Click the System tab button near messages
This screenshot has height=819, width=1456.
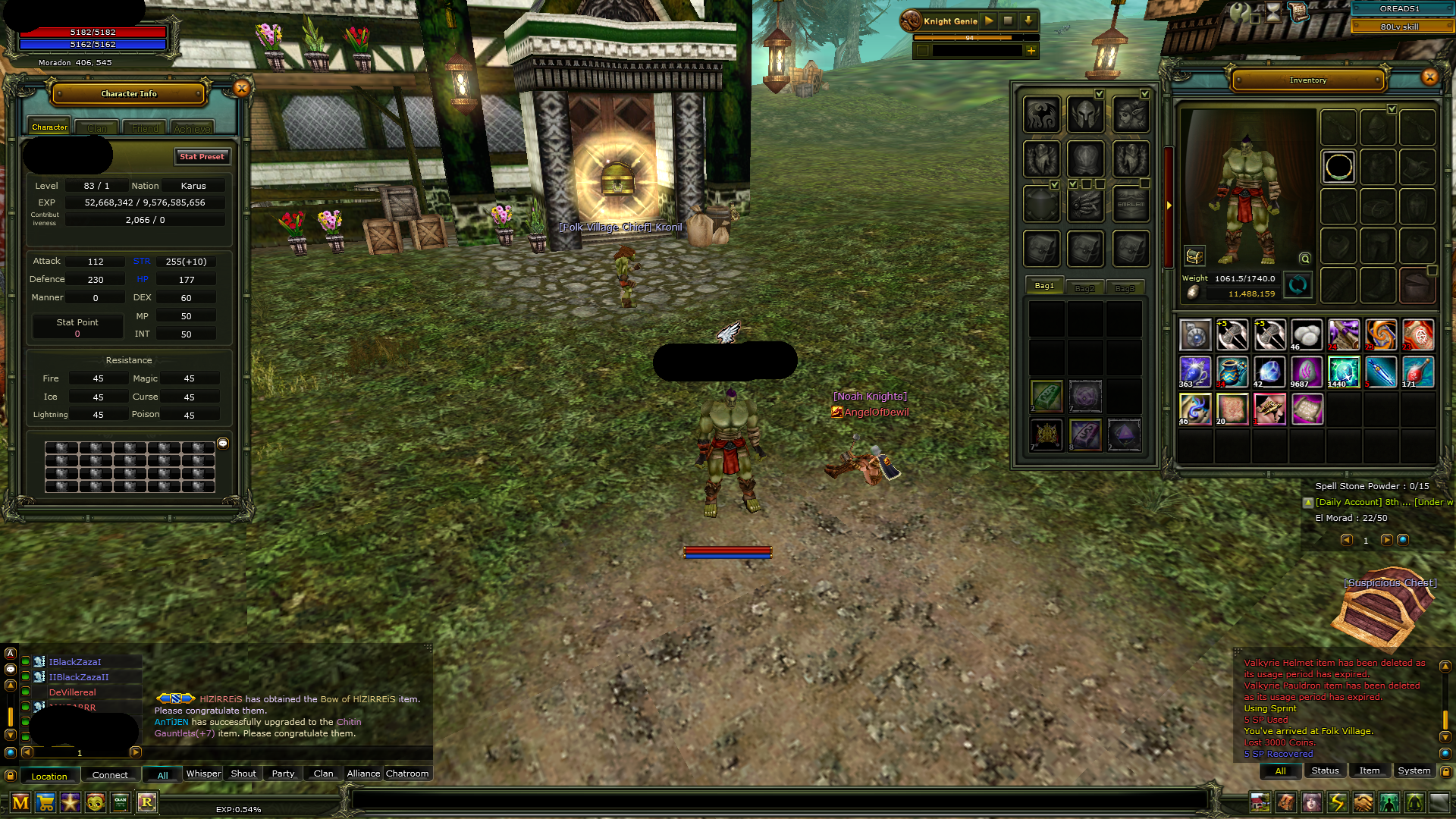pyautogui.click(x=1414, y=770)
